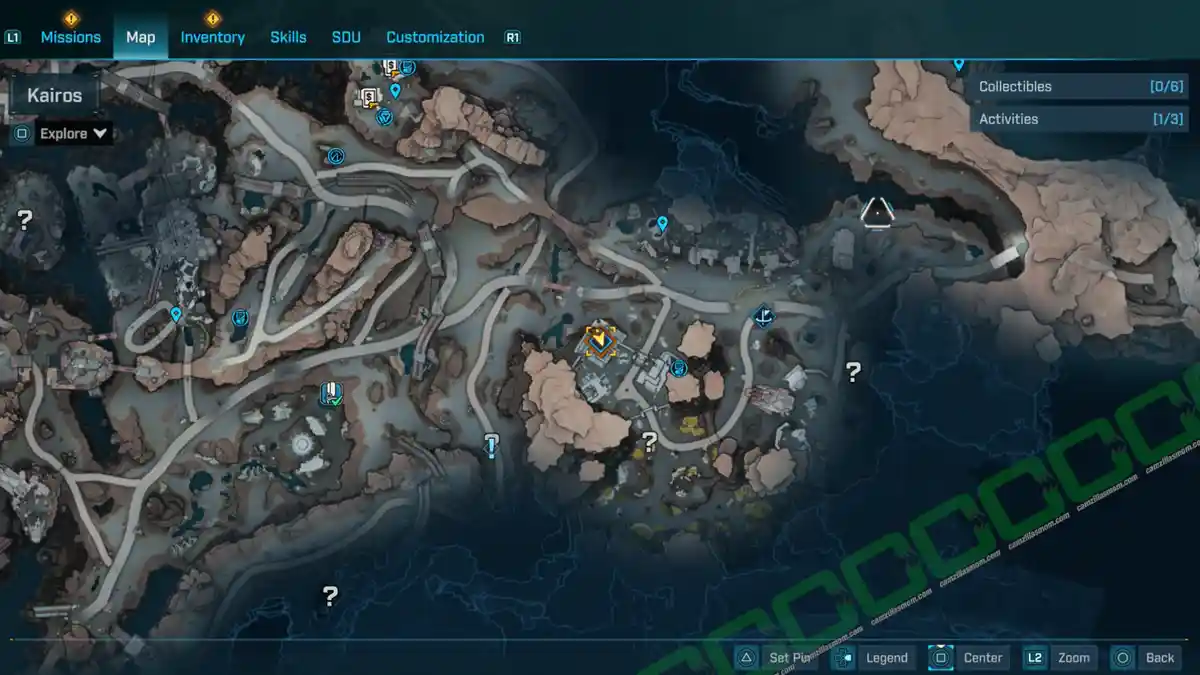Image resolution: width=1200 pixels, height=675 pixels.
Task: Click the white triangle player marker
Action: point(877,212)
